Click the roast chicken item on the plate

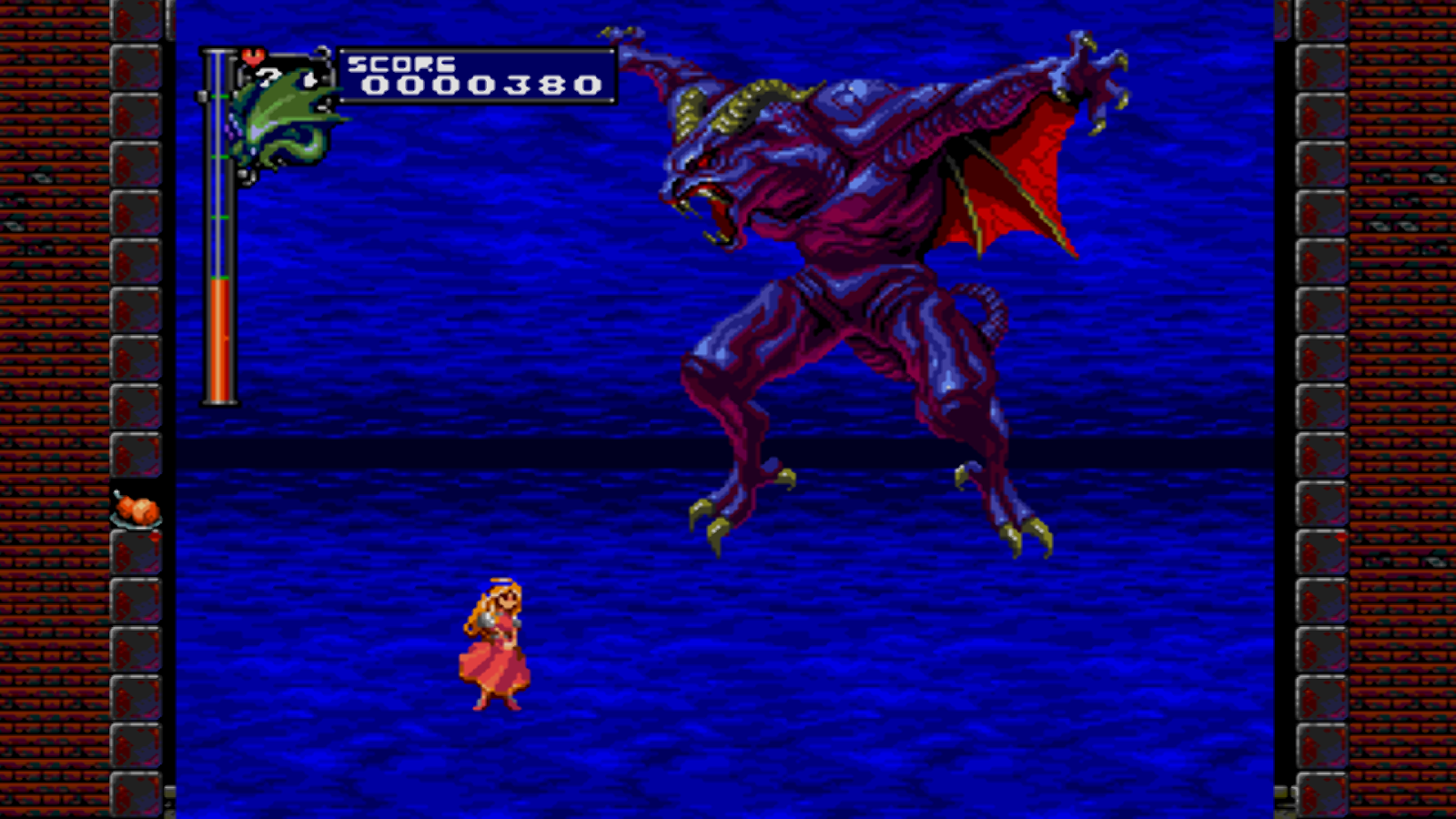coord(136,510)
